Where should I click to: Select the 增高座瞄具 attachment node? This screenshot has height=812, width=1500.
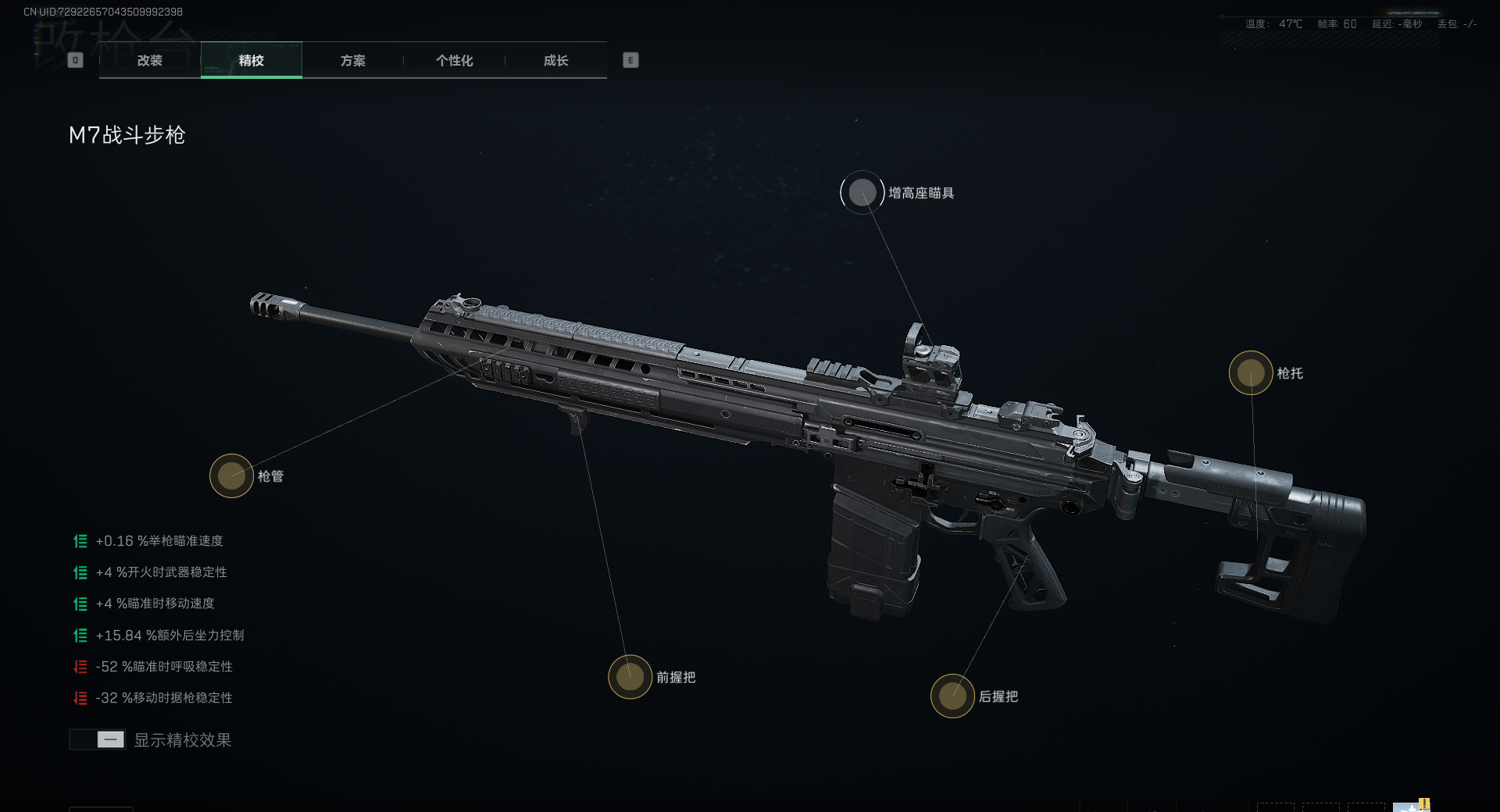862,193
